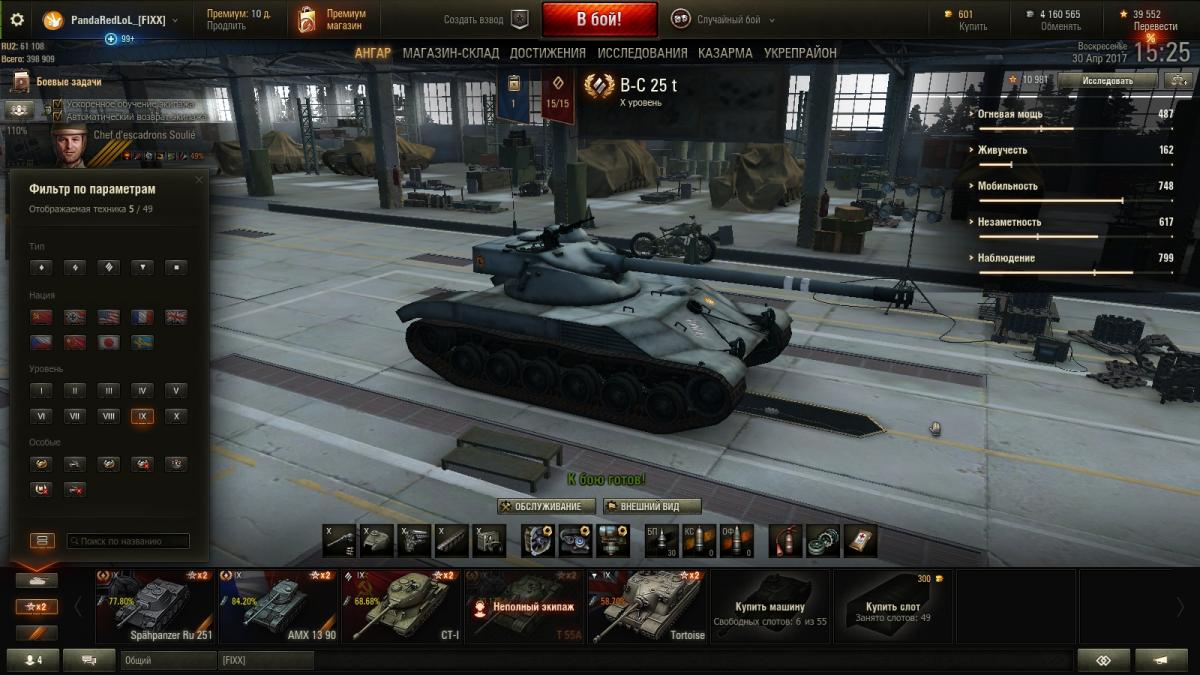
Task: Choose Купить слот in the carousel
Action: coord(893,605)
